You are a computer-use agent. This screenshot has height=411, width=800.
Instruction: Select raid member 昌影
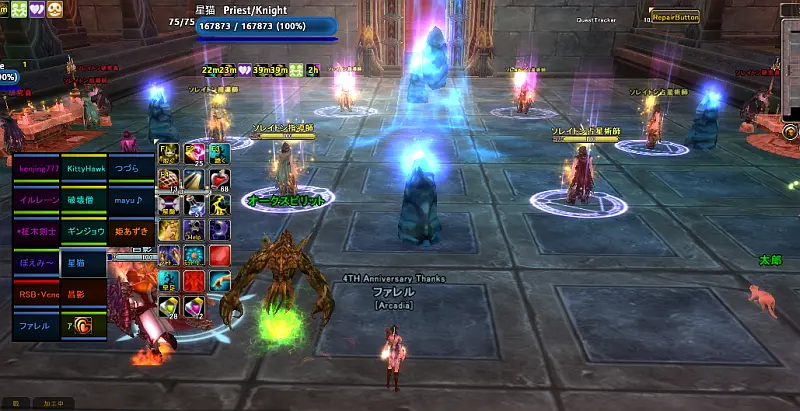click(x=84, y=294)
